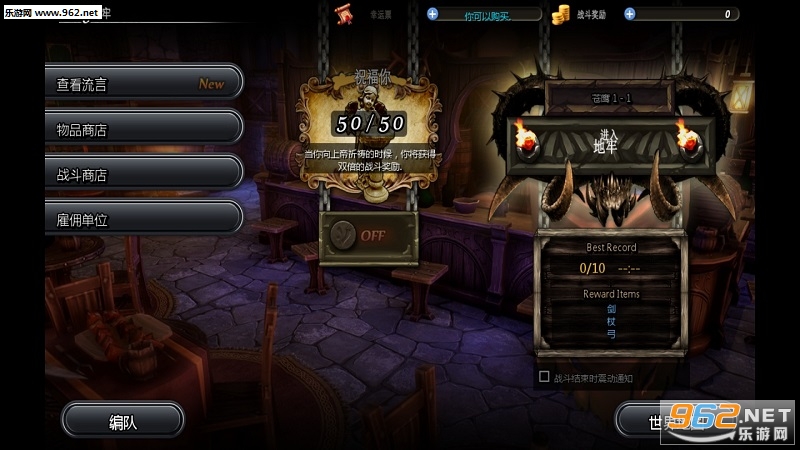Enable the 战斗结束时震动通知 checkbox
The width and height of the screenshot is (800, 450).
click(x=544, y=377)
